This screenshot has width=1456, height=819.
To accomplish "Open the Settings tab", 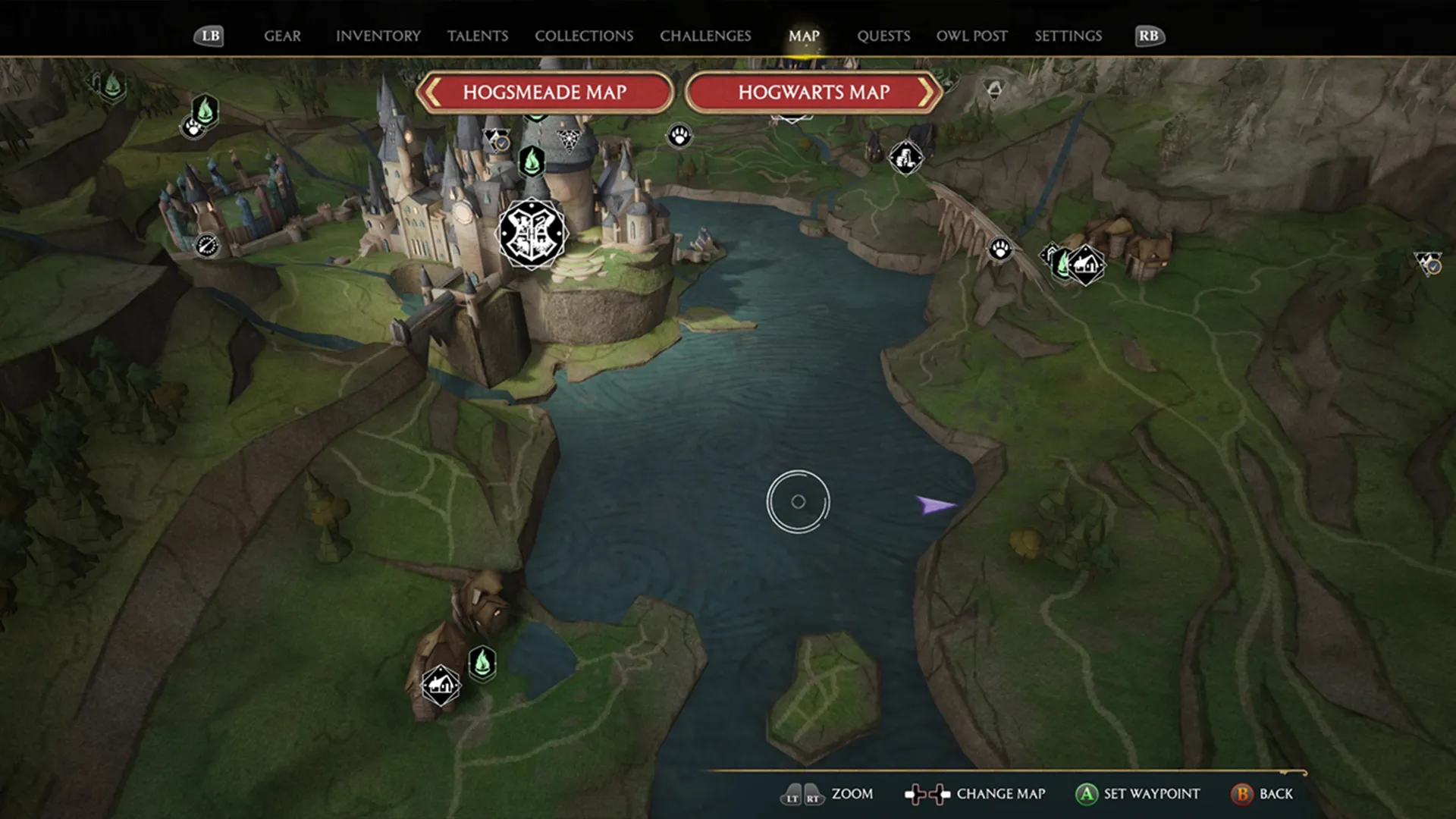I will coord(1068,36).
